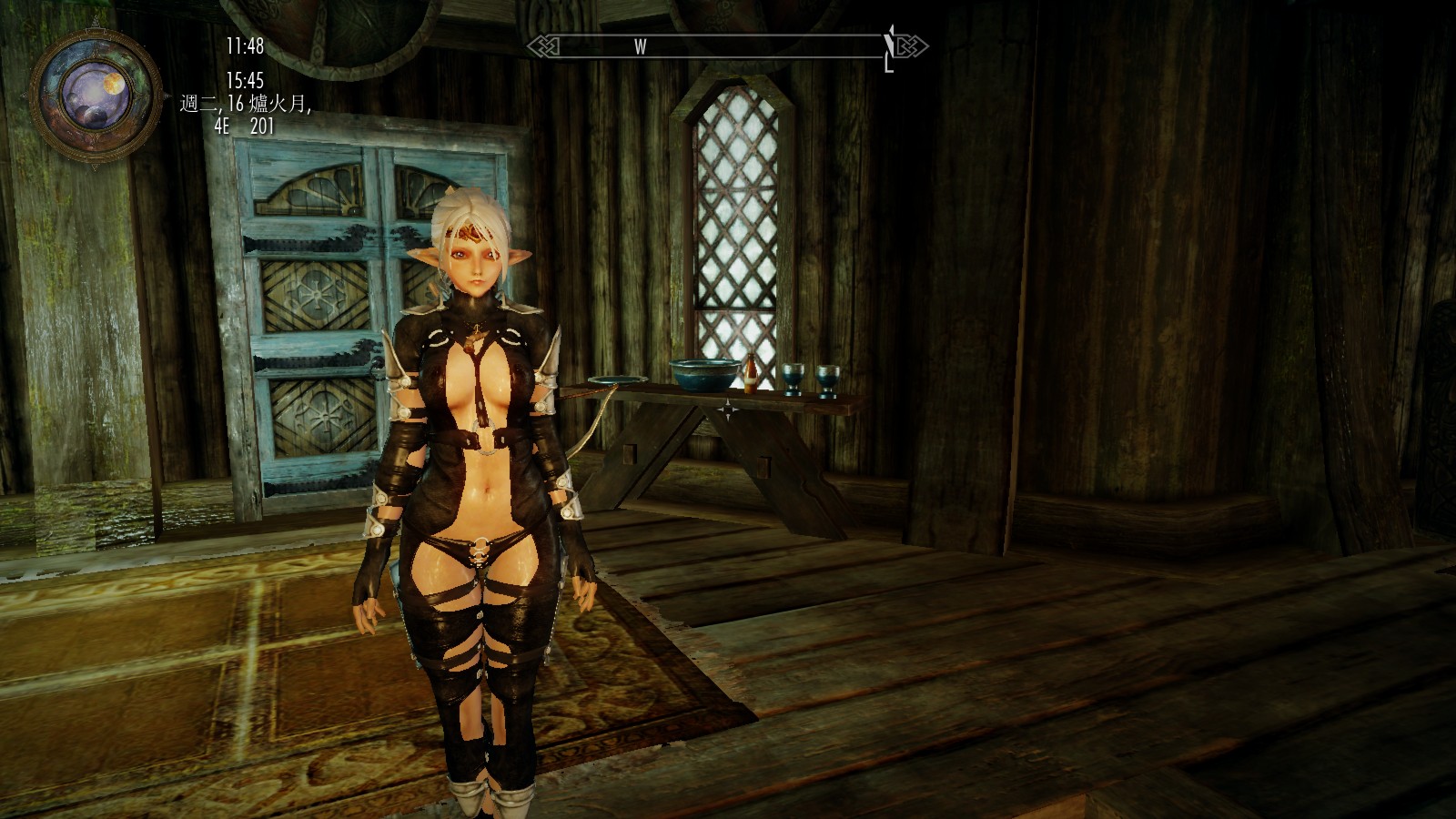Click the compass bar showing W

(726, 46)
